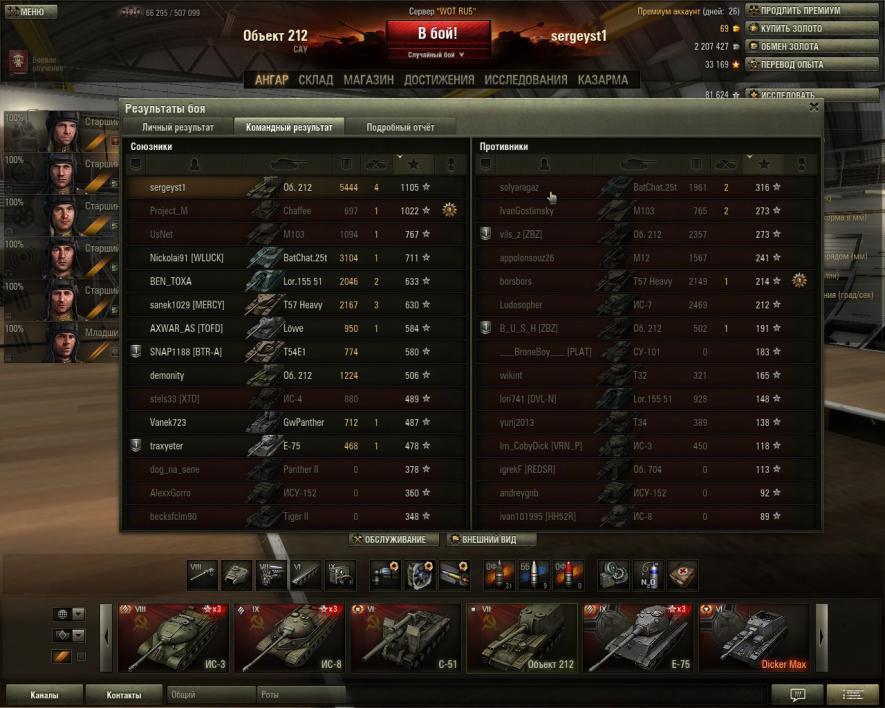The height and width of the screenshot is (708, 885).
Task: Start battle with В бой! button
Action: 438,34
